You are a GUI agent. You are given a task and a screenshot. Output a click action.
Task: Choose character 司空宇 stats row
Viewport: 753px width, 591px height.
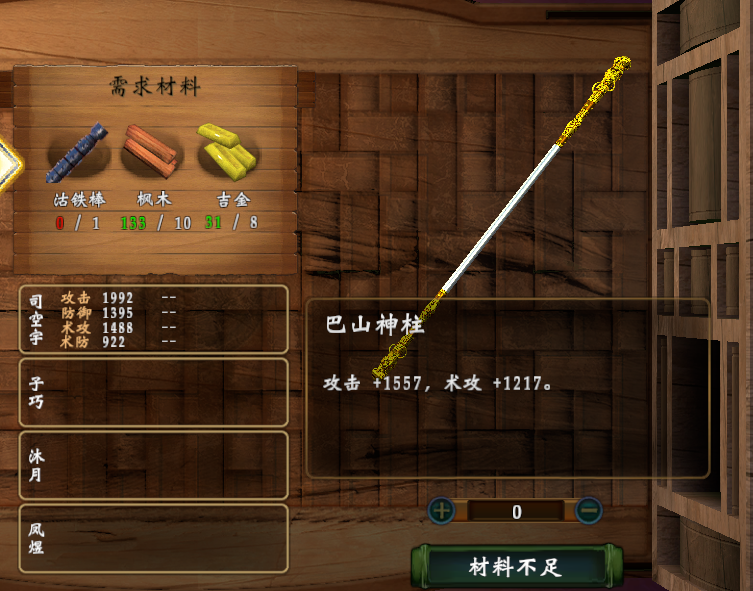point(154,319)
